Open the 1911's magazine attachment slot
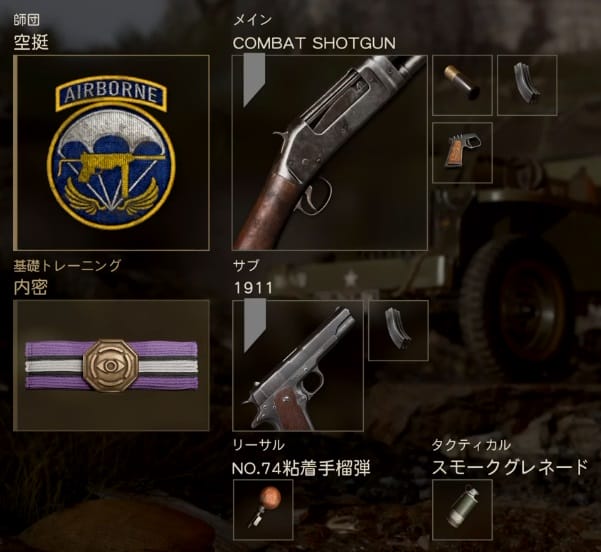Image resolution: width=601 pixels, height=552 pixels. 398,330
